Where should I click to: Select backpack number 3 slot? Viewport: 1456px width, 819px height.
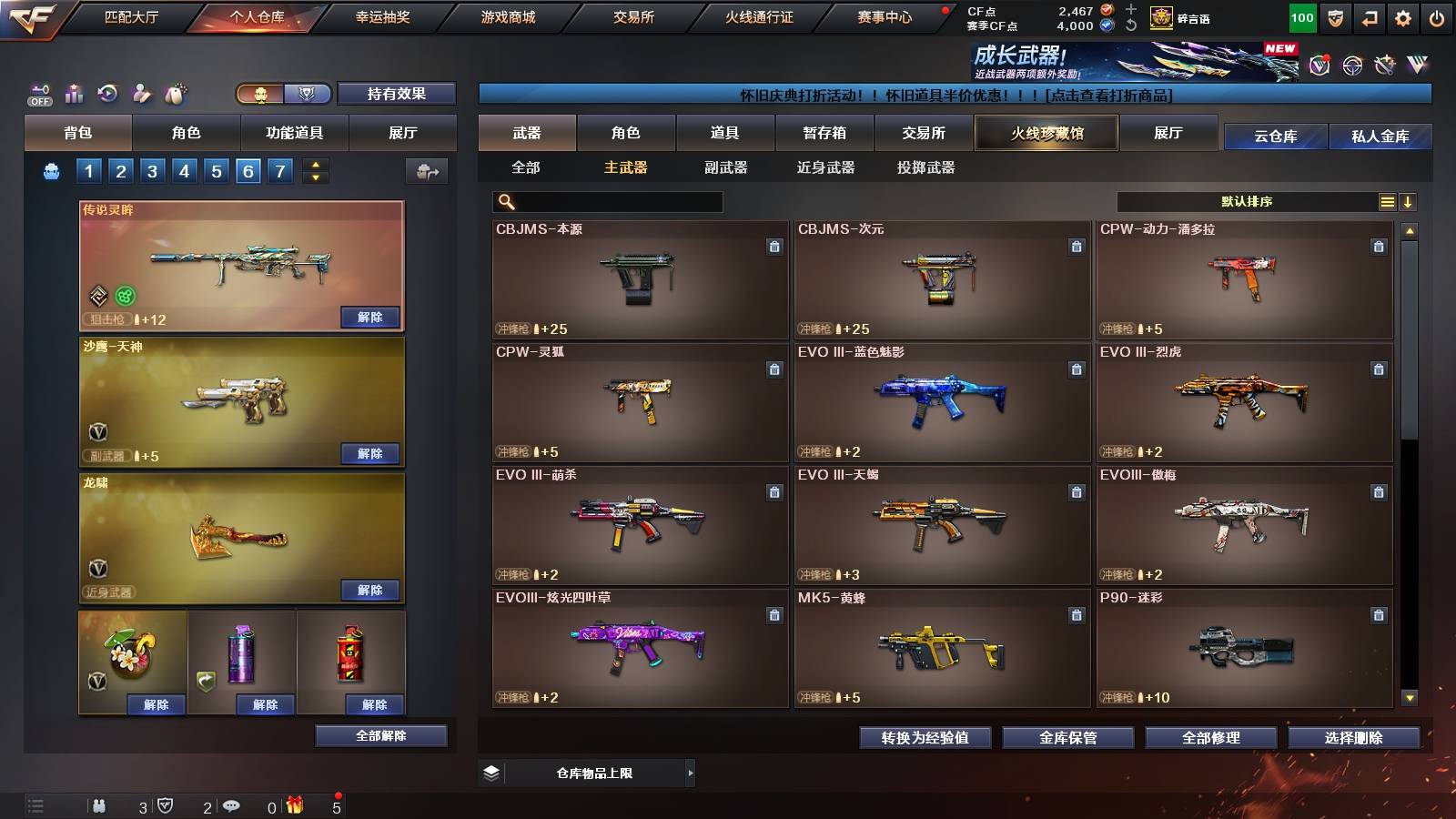(154, 170)
